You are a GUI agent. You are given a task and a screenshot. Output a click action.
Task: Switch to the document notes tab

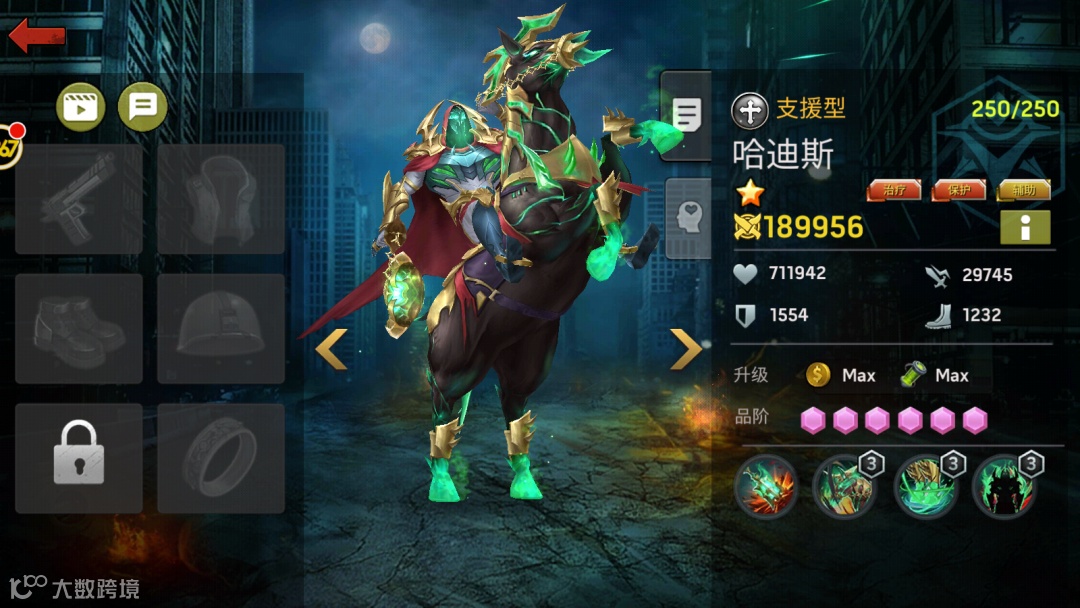(686, 116)
